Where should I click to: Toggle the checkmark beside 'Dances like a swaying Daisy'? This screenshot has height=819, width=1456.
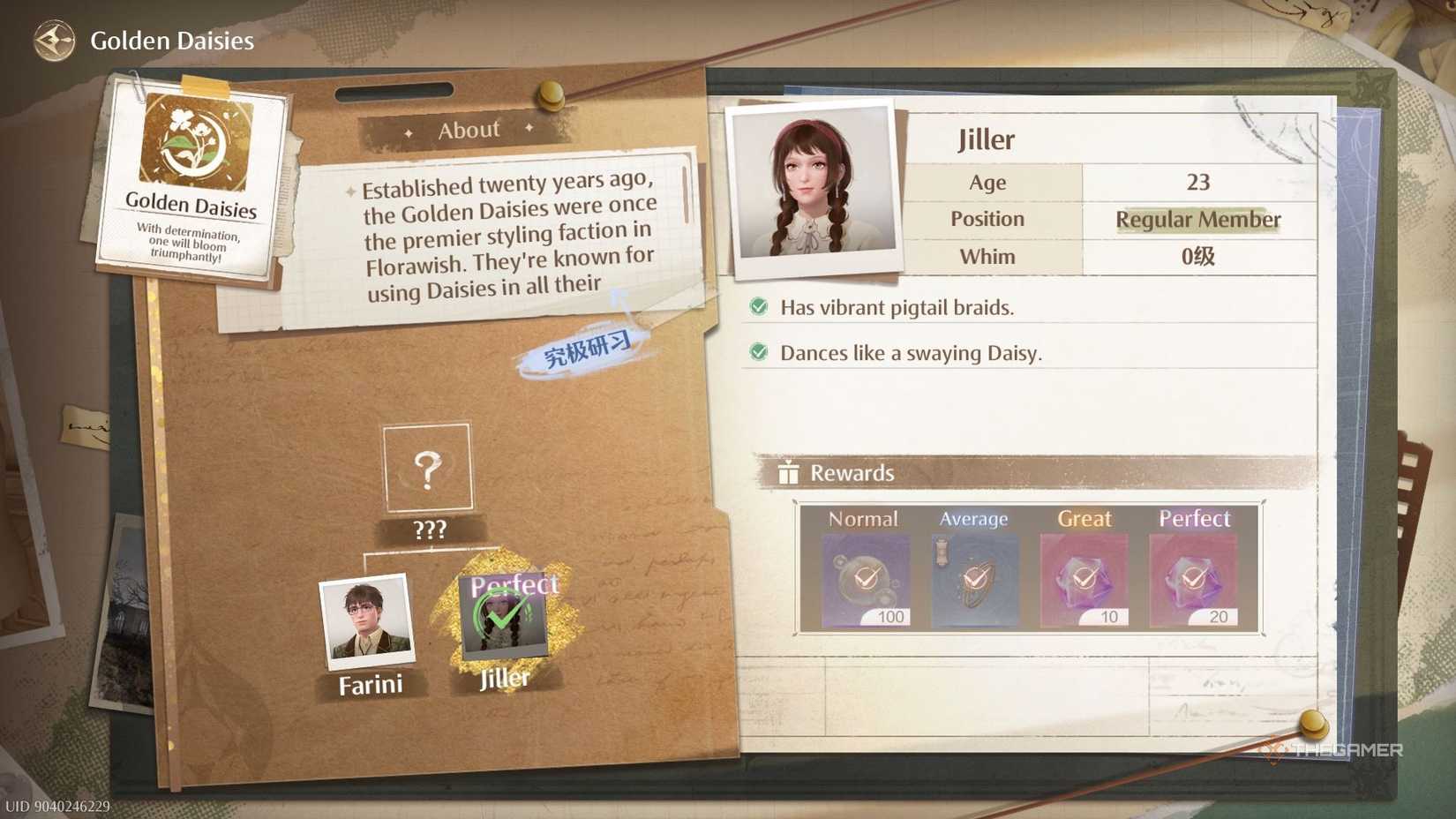(x=760, y=353)
